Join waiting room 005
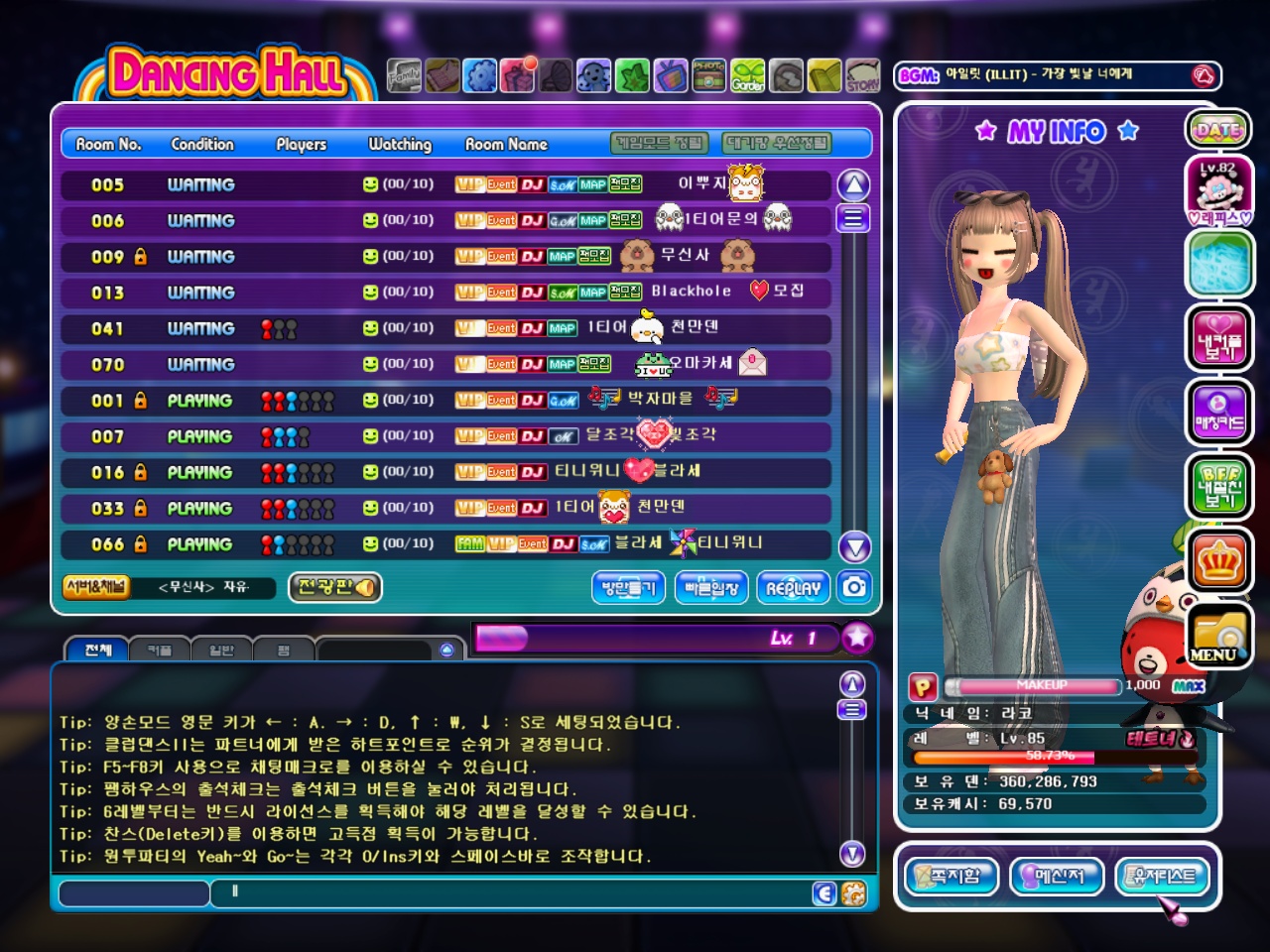 (x=446, y=184)
